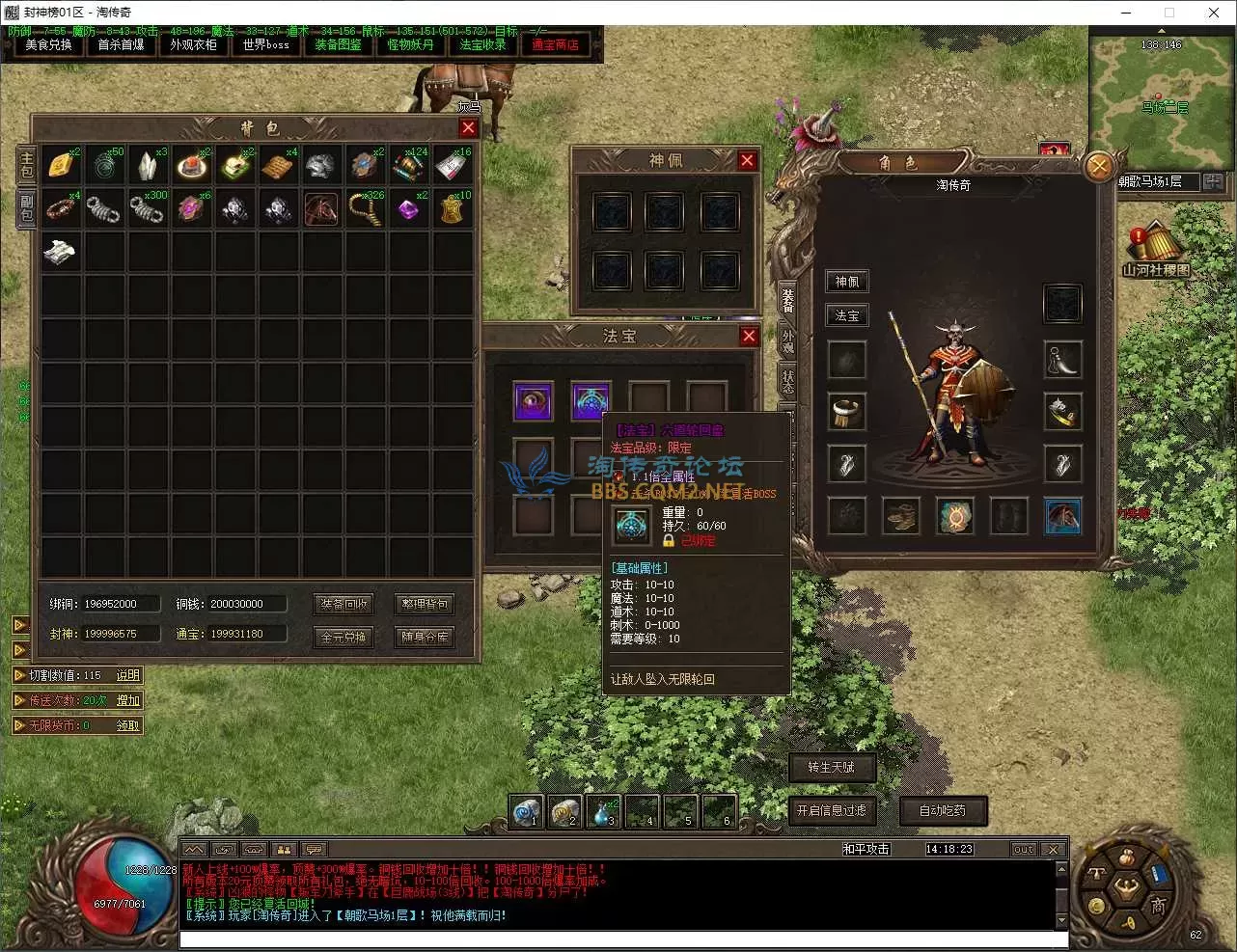Screen dimensions: 1237x952
Task: Select the purple gem in the backpack
Action: point(408,209)
